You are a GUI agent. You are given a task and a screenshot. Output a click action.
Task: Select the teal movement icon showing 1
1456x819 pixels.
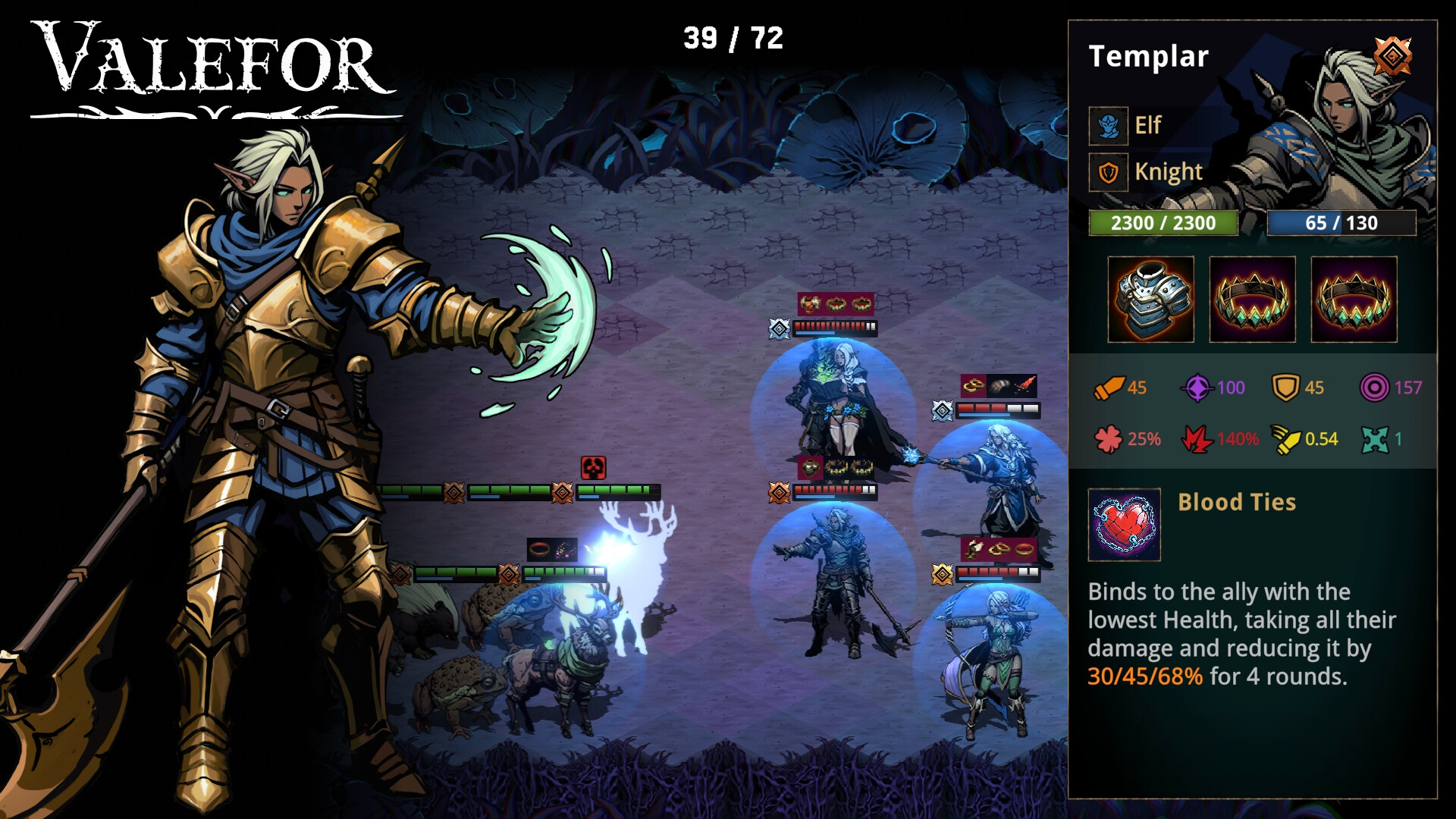coord(1376,438)
